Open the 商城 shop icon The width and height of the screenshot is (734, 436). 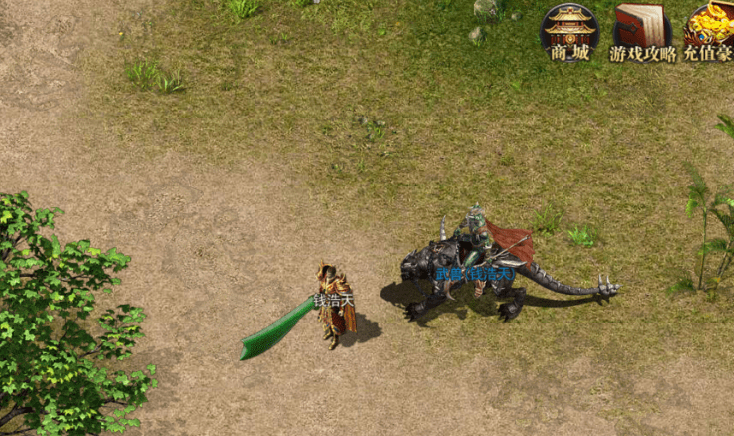(x=570, y=31)
